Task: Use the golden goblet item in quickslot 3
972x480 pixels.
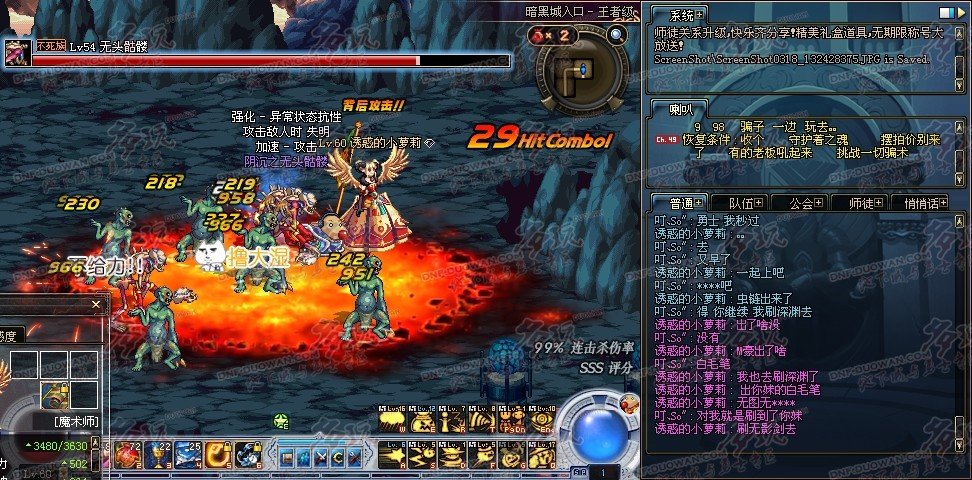Action: pos(157,455)
